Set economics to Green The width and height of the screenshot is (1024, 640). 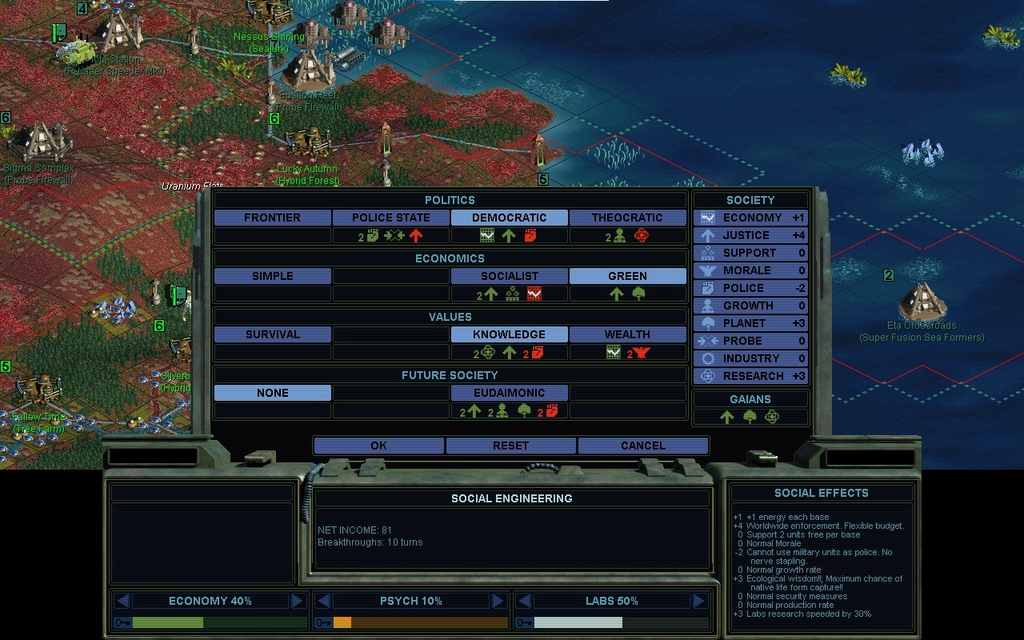coord(627,276)
